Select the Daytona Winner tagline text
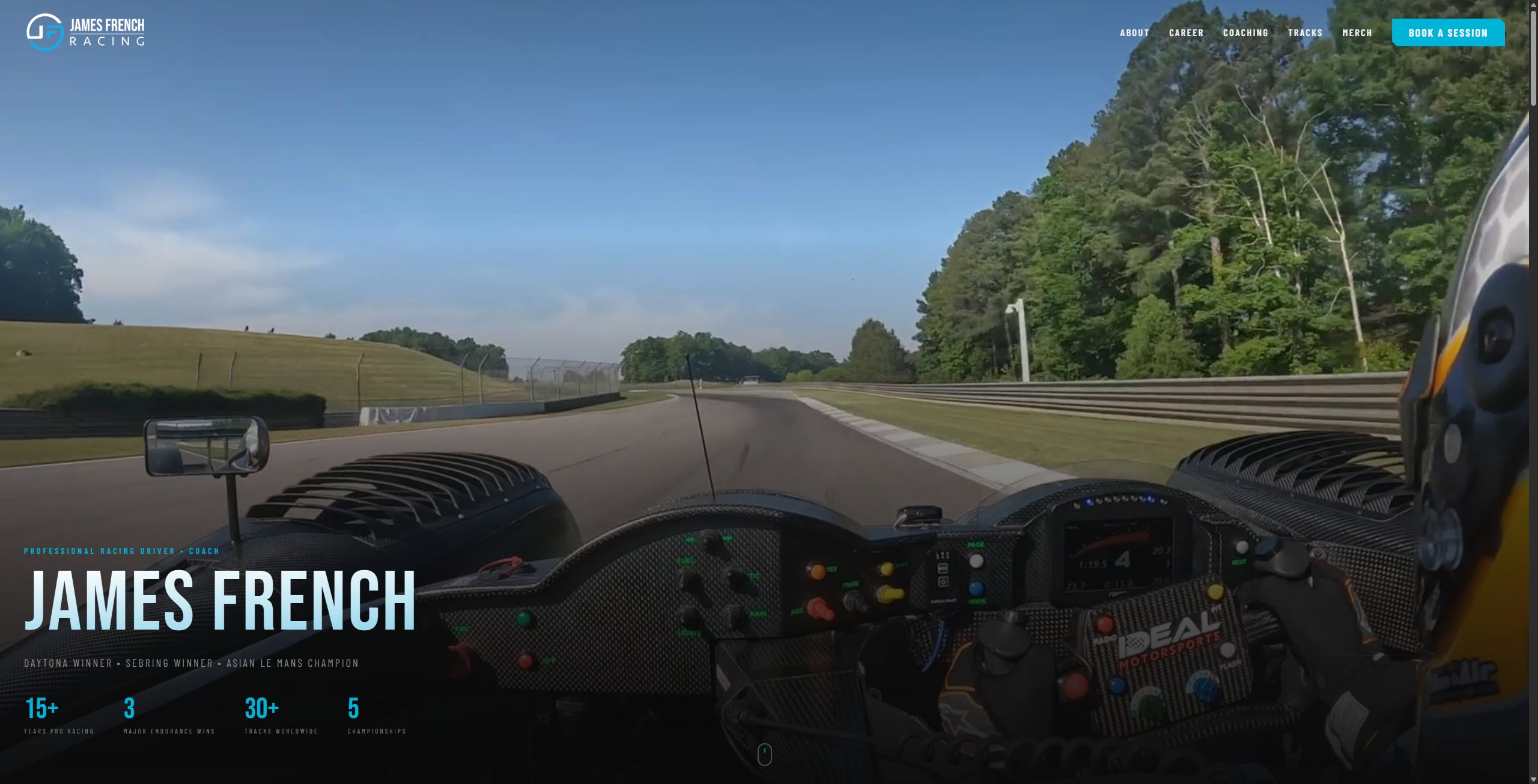 (66, 663)
